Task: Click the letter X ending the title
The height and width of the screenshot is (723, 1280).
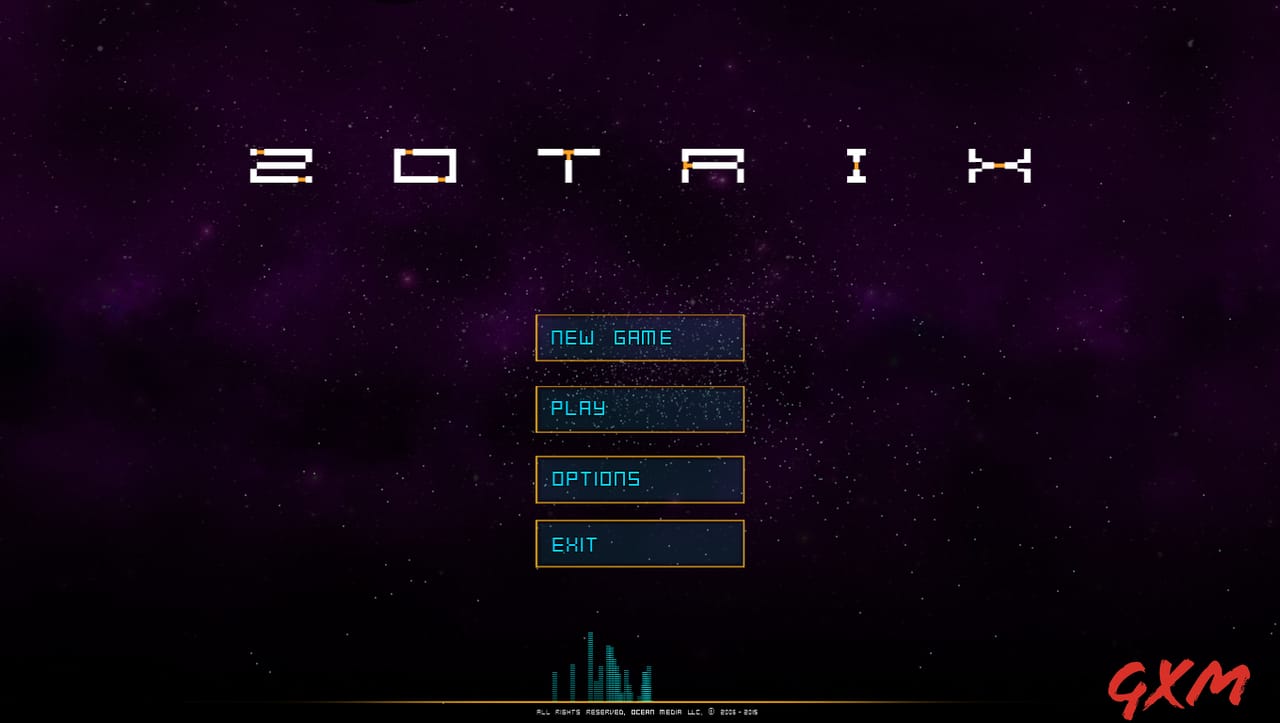Action: point(1000,165)
